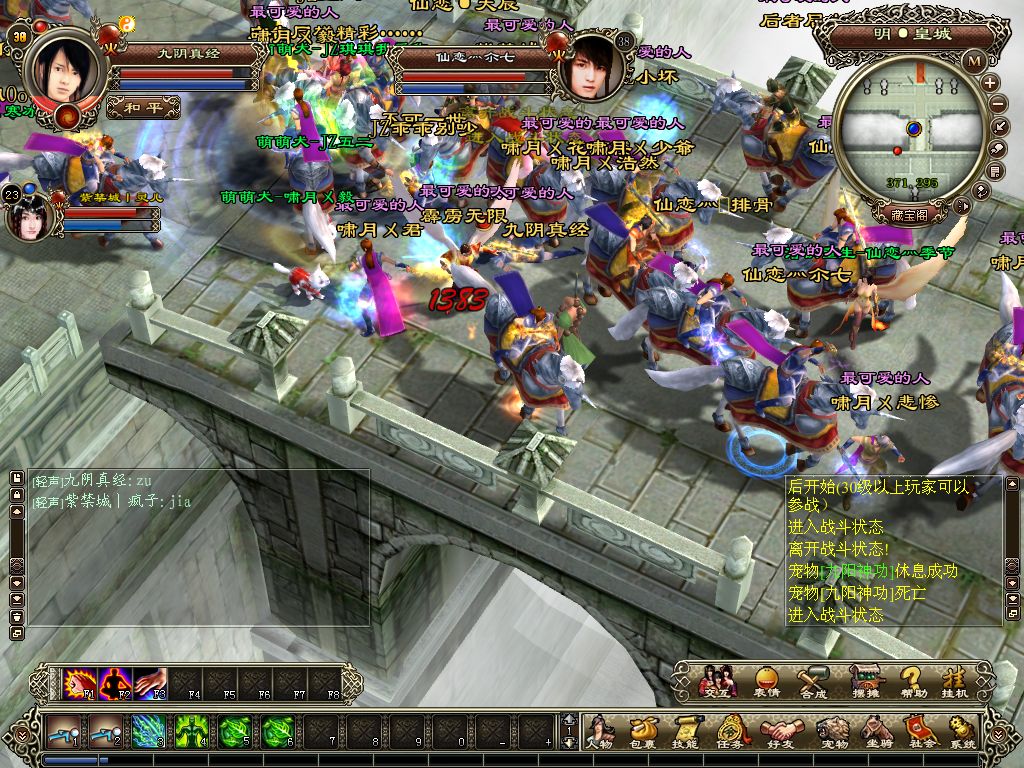Open the world map with the M button

pyautogui.click(x=975, y=60)
